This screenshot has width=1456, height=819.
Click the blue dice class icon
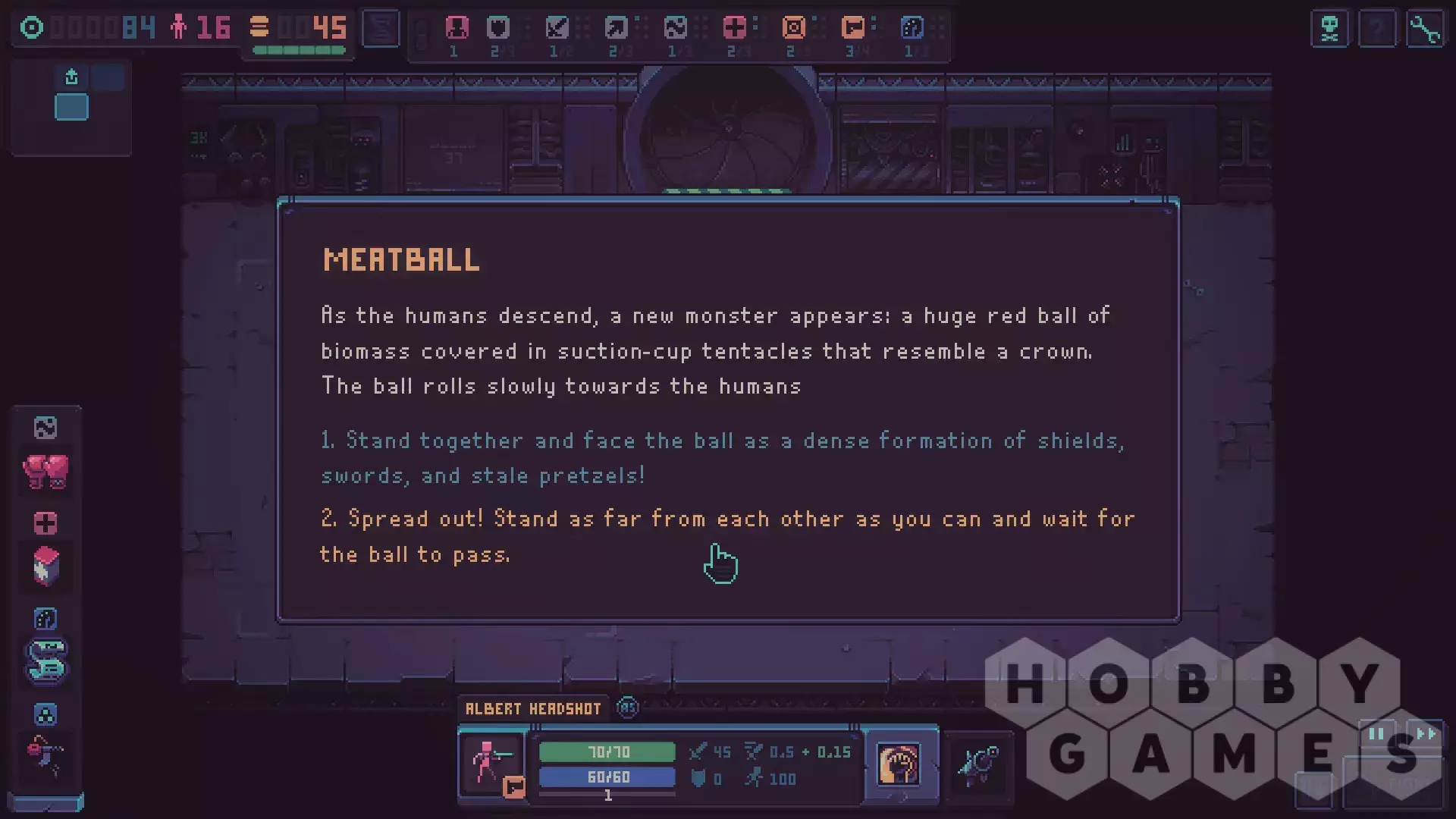click(912, 29)
